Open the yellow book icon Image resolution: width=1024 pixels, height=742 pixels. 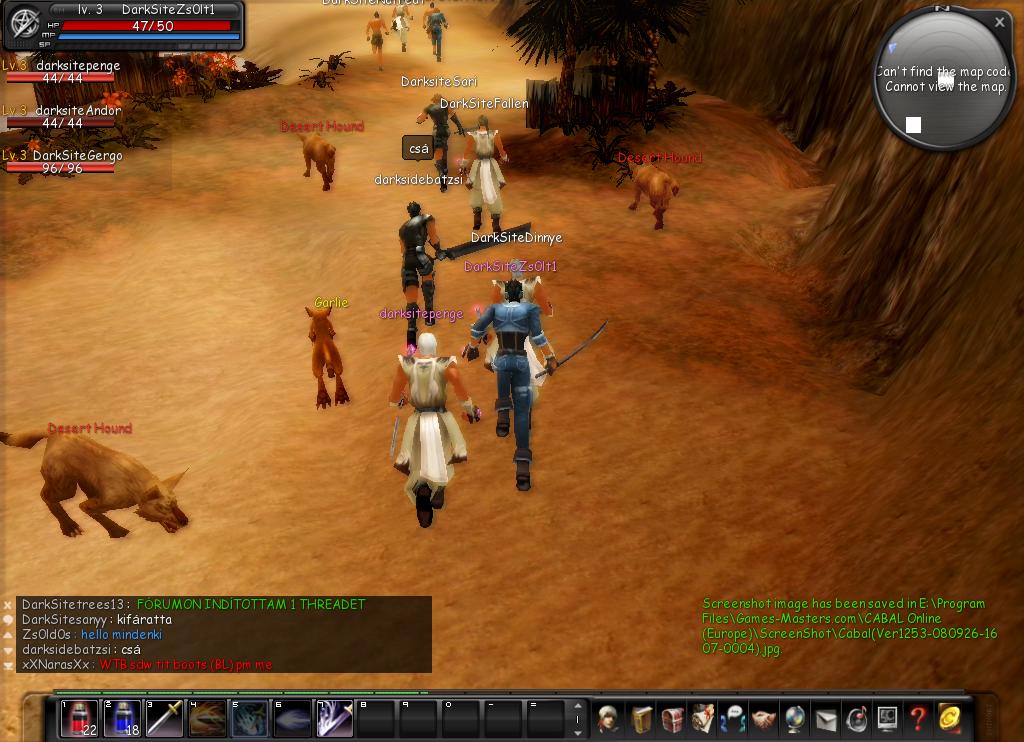(x=640, y=718)
